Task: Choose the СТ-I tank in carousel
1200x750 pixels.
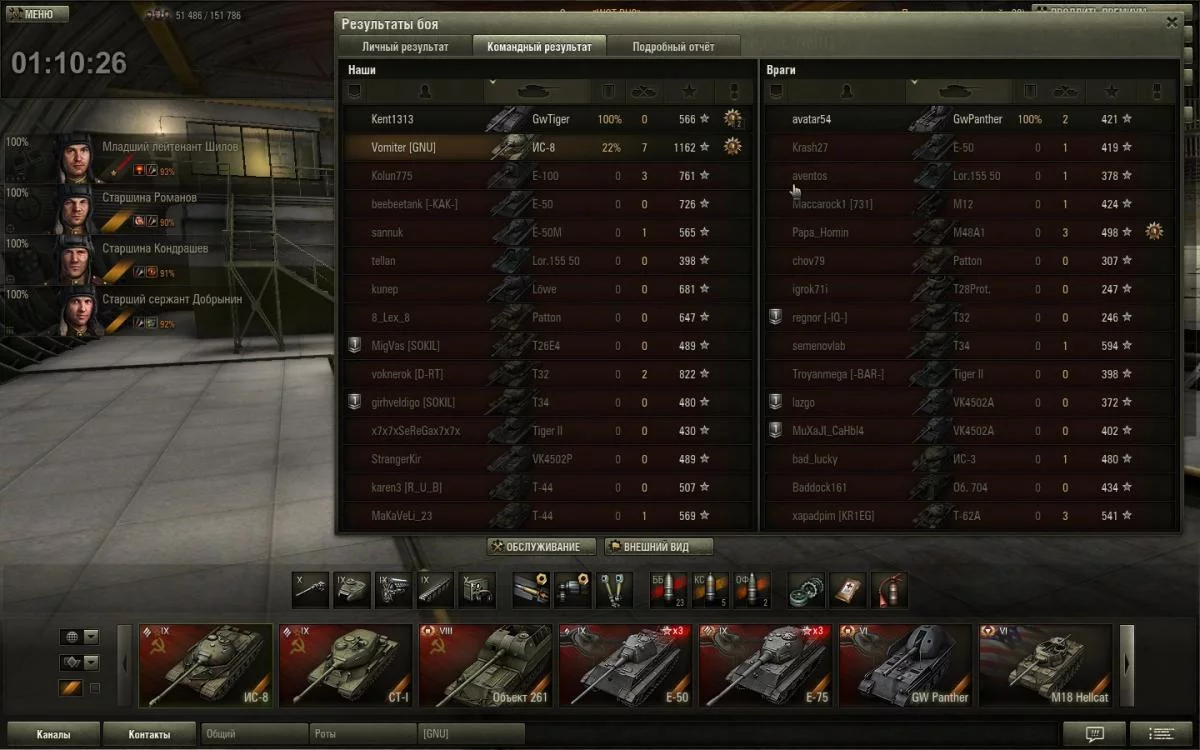Action: (345, 666)
